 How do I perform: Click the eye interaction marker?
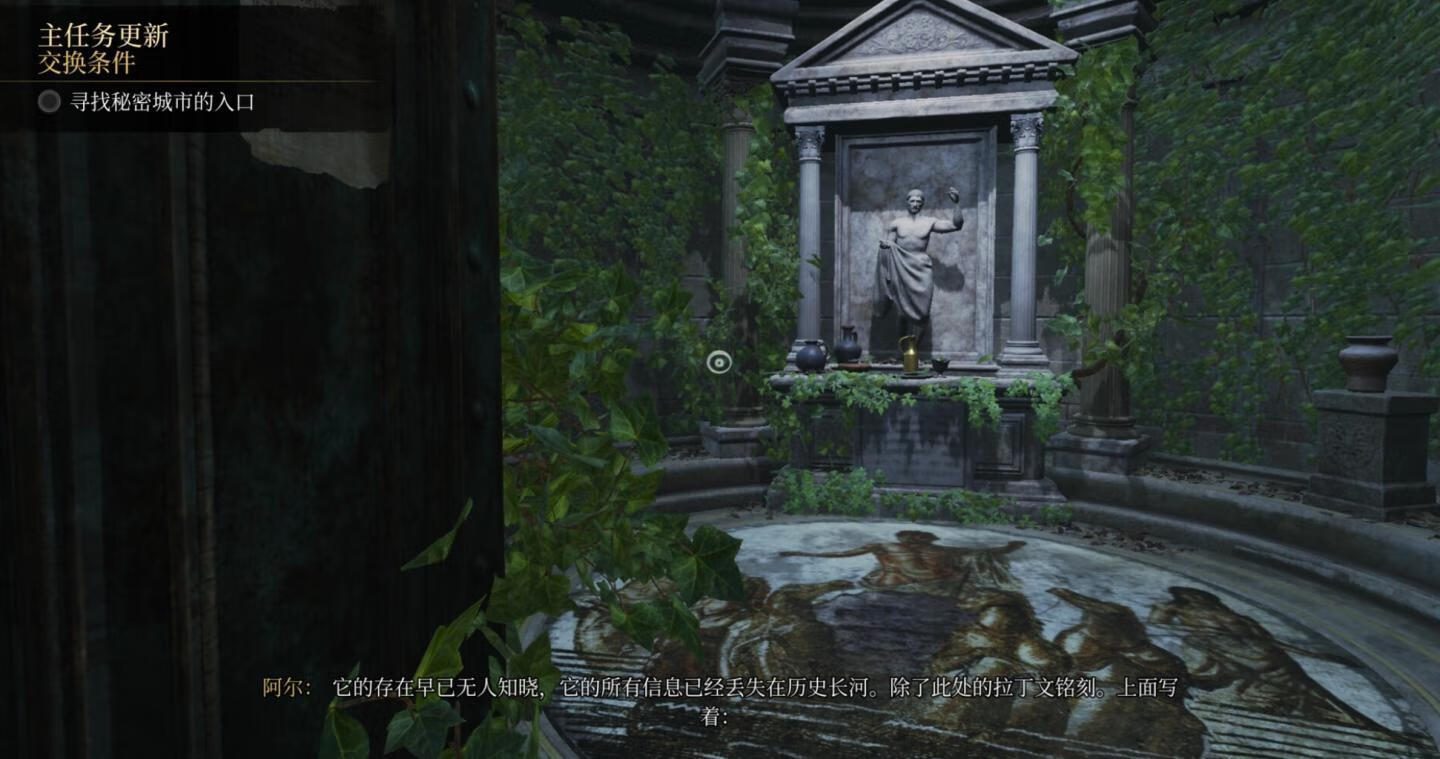pos(719,362)
